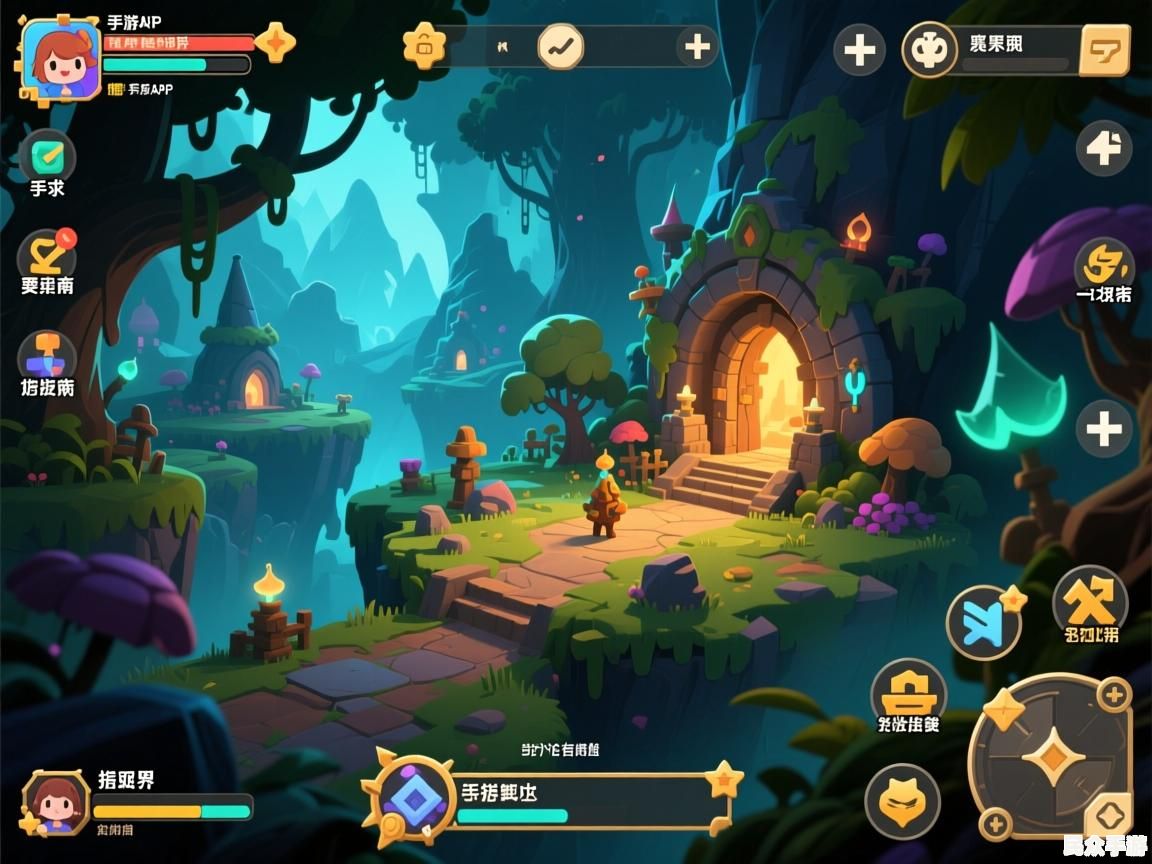Screen dimensions: 1152x864
Task: Open the golden chest icon
Action: (908, 690)
